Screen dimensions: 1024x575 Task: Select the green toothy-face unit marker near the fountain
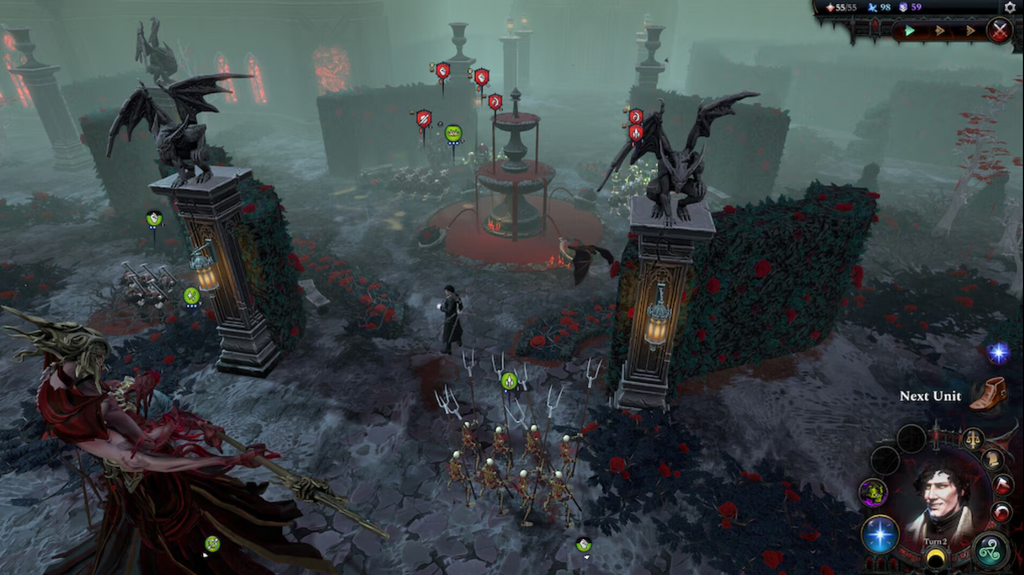(453, 133)
